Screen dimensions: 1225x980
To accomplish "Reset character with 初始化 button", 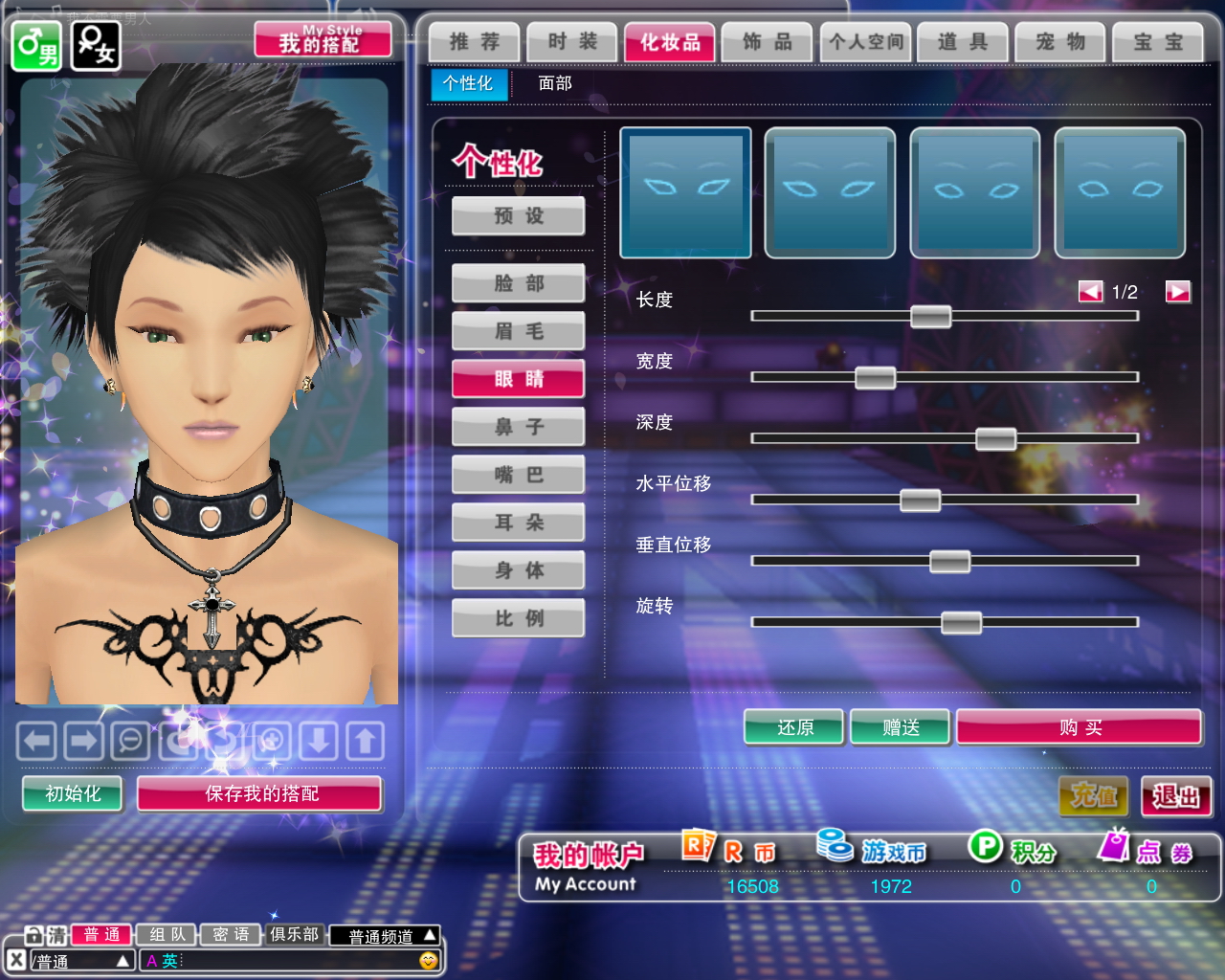I will (x=73, y=793).
